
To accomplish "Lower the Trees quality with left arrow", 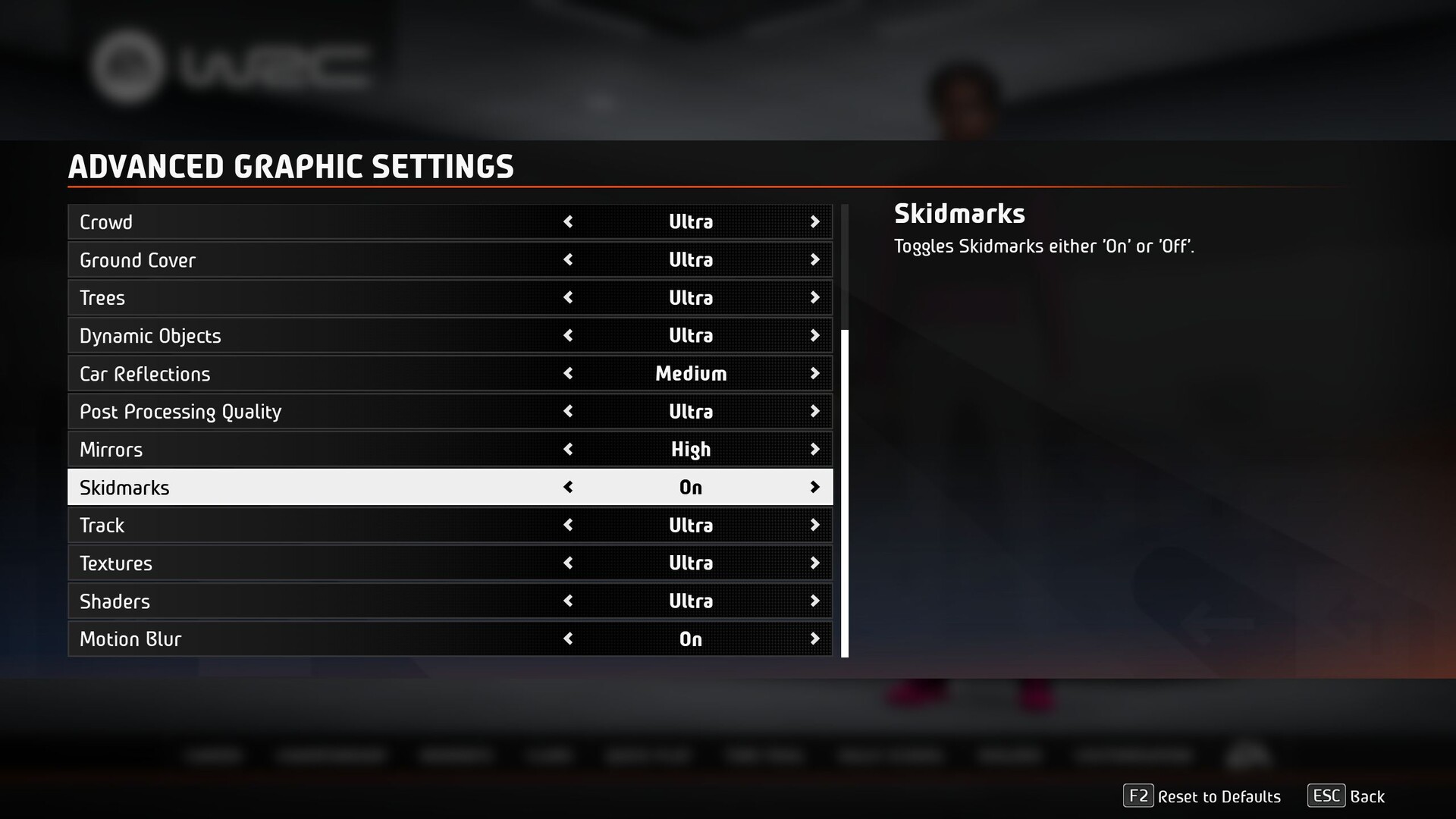I will [568, 298].
